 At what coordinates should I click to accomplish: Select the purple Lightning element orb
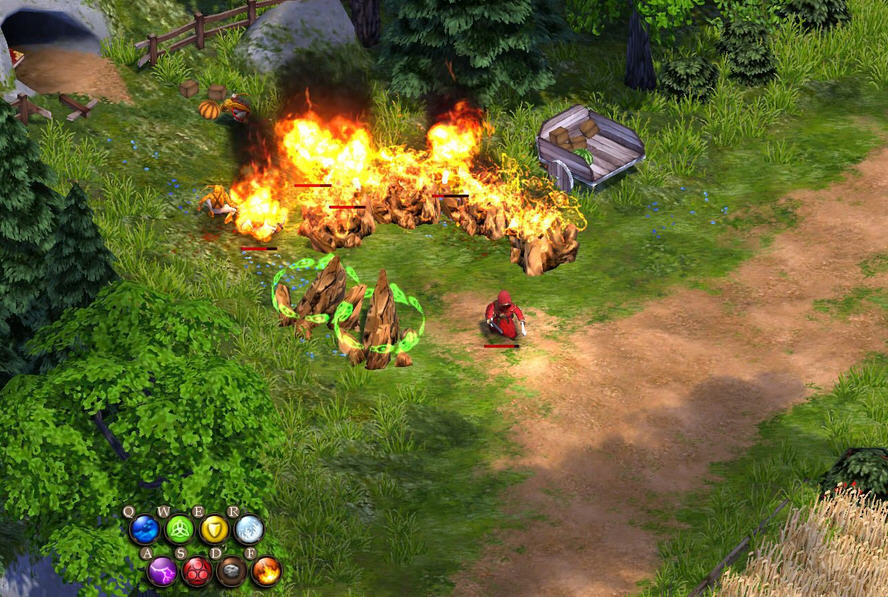point(162,571)
